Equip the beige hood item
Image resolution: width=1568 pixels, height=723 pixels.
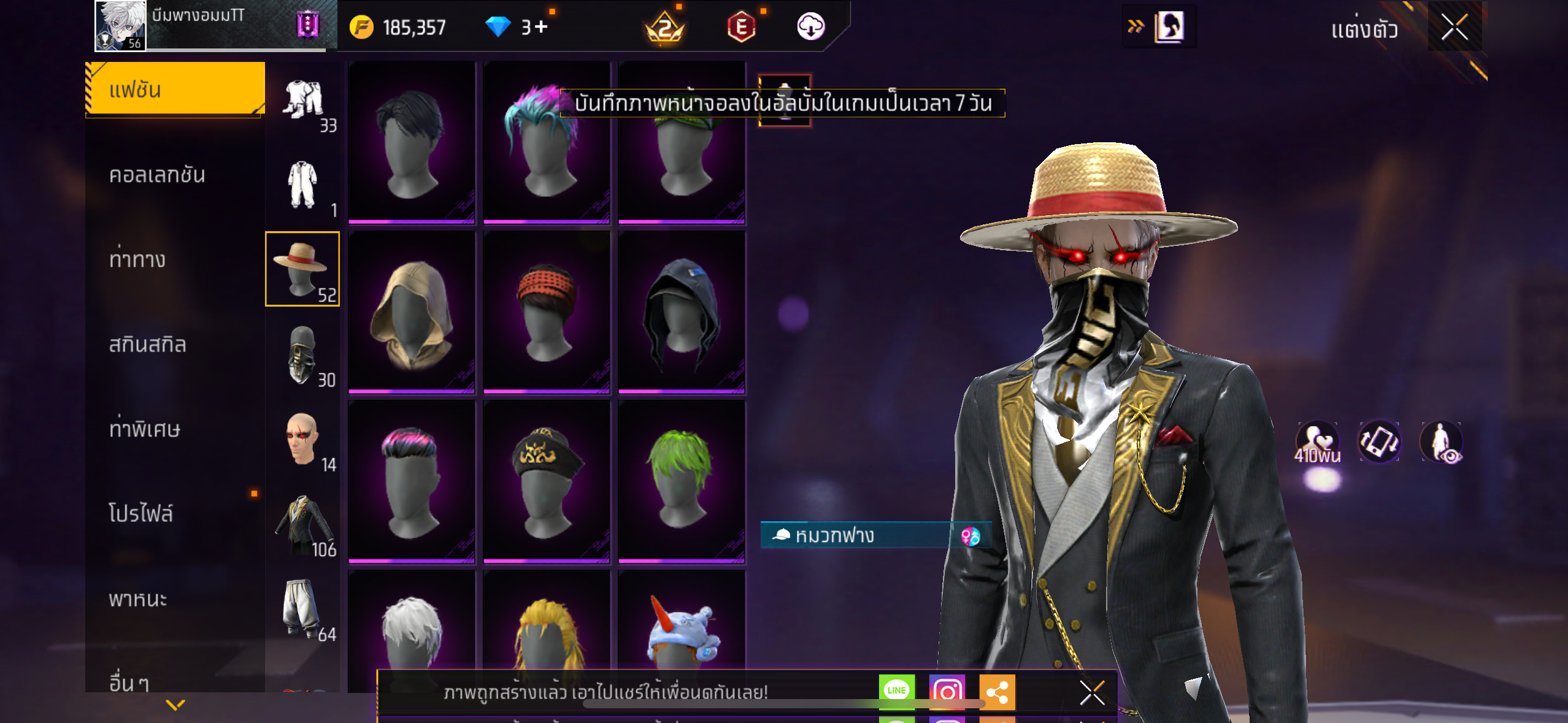pos(412,312)
